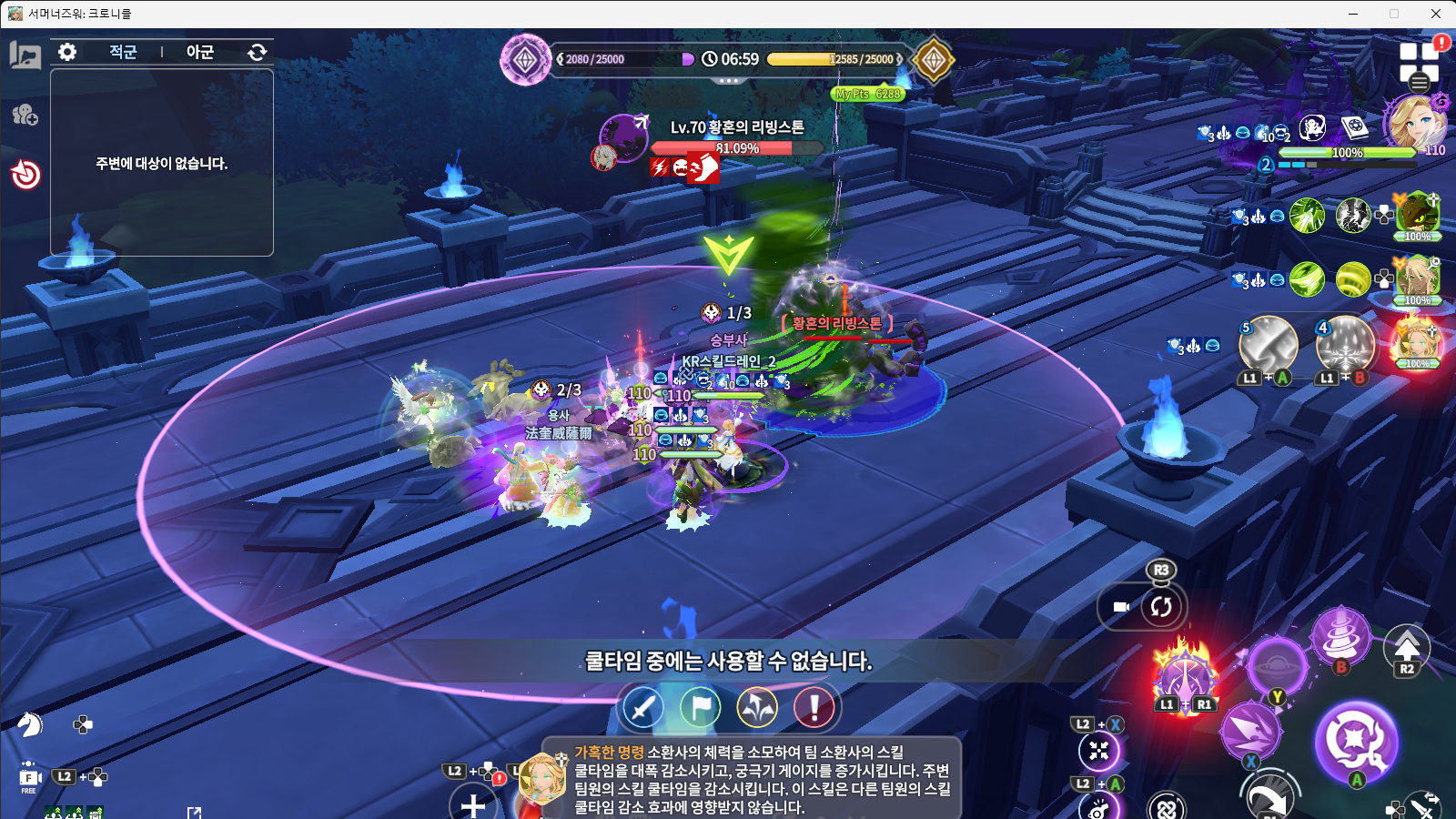Reset camera with the rotate-arrows button
The width and height of the screenshot is (1456, 819).
[1161, 607]
